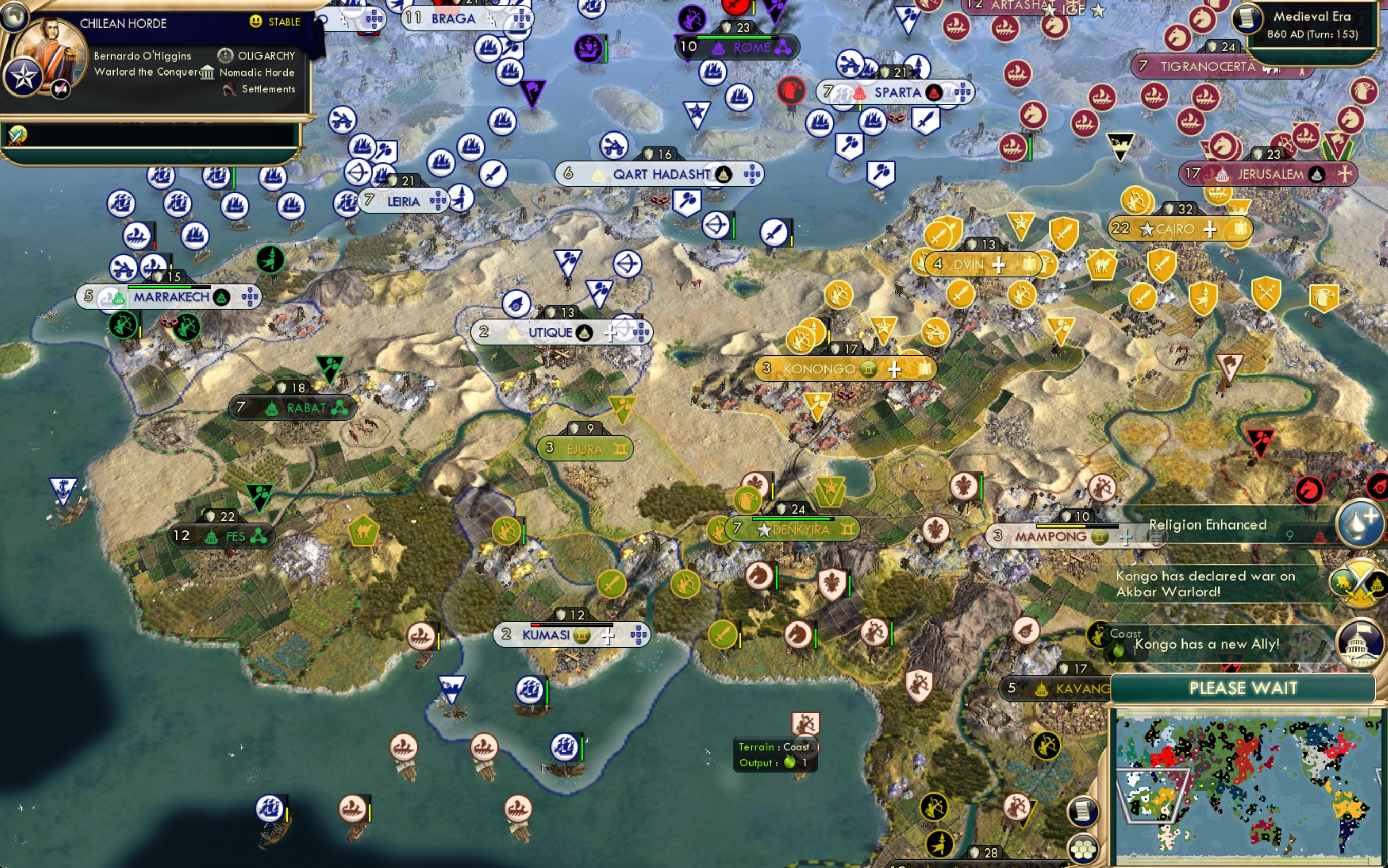Viewport: 1388px width, 868px height.
Task: Click the Nomadic Horde trait icon
Action: coord(208,73)
